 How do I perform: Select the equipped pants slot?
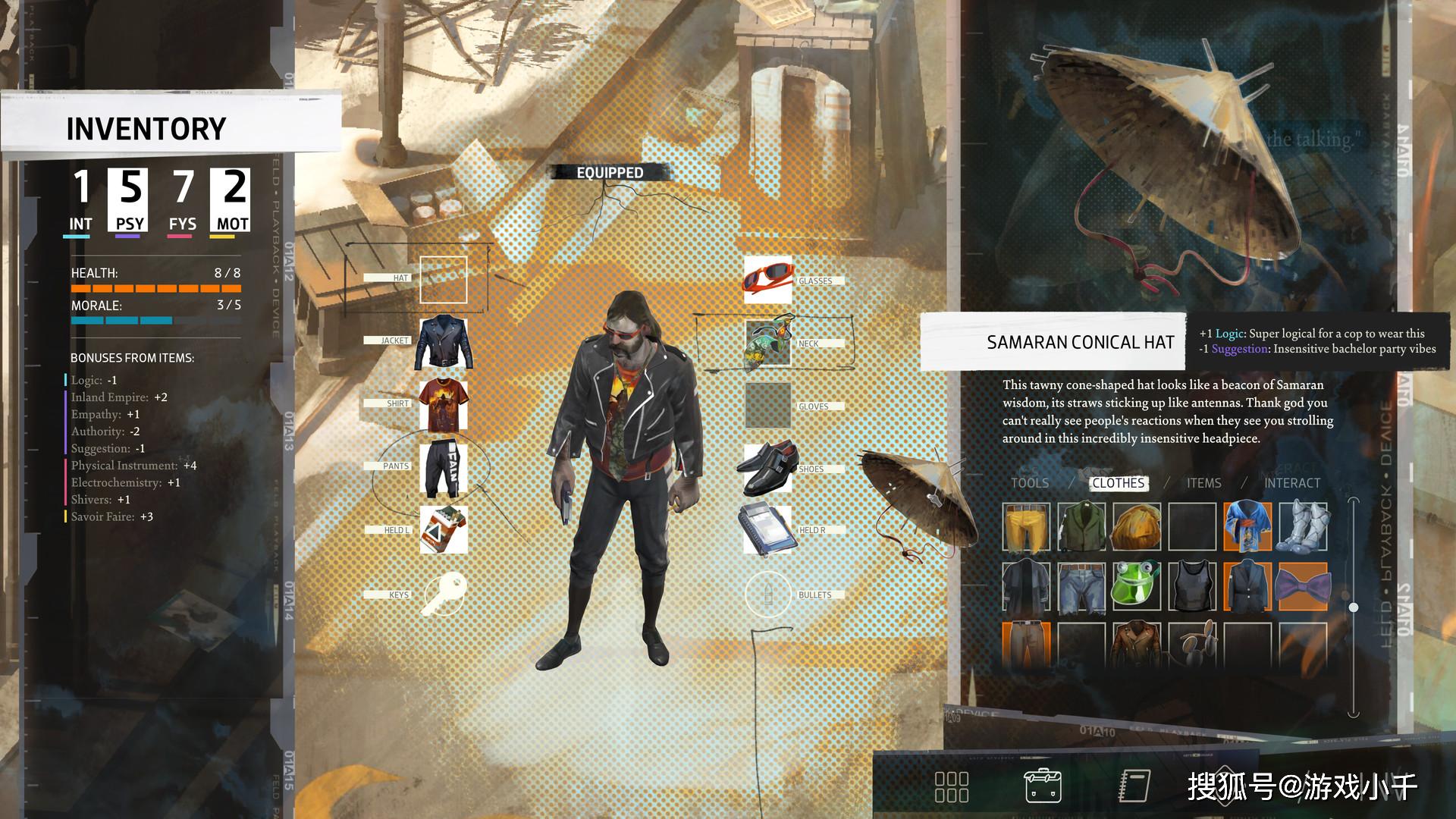(x=444, y=467)
